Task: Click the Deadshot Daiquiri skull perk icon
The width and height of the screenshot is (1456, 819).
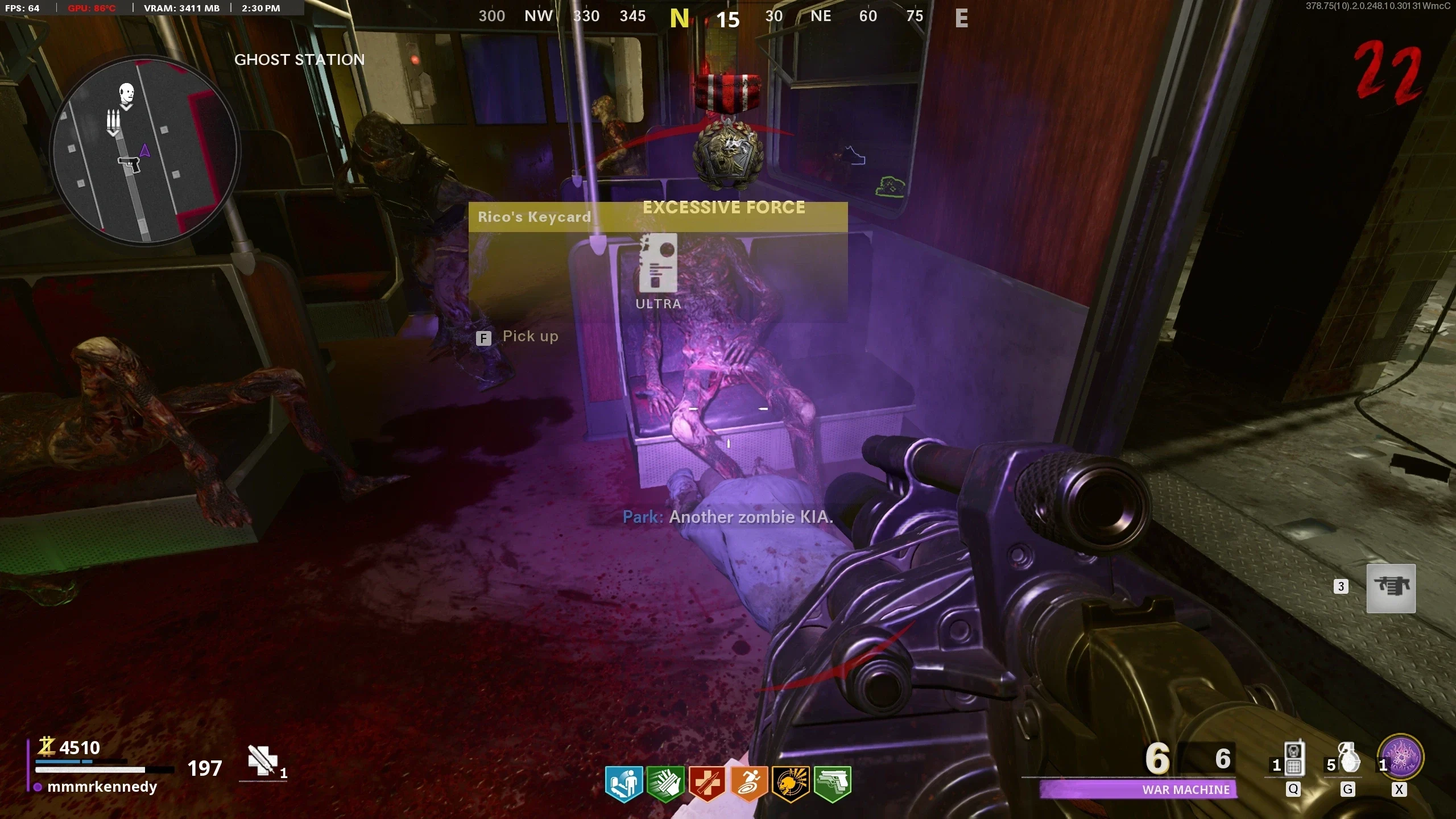Action: [x=791, y=784]
